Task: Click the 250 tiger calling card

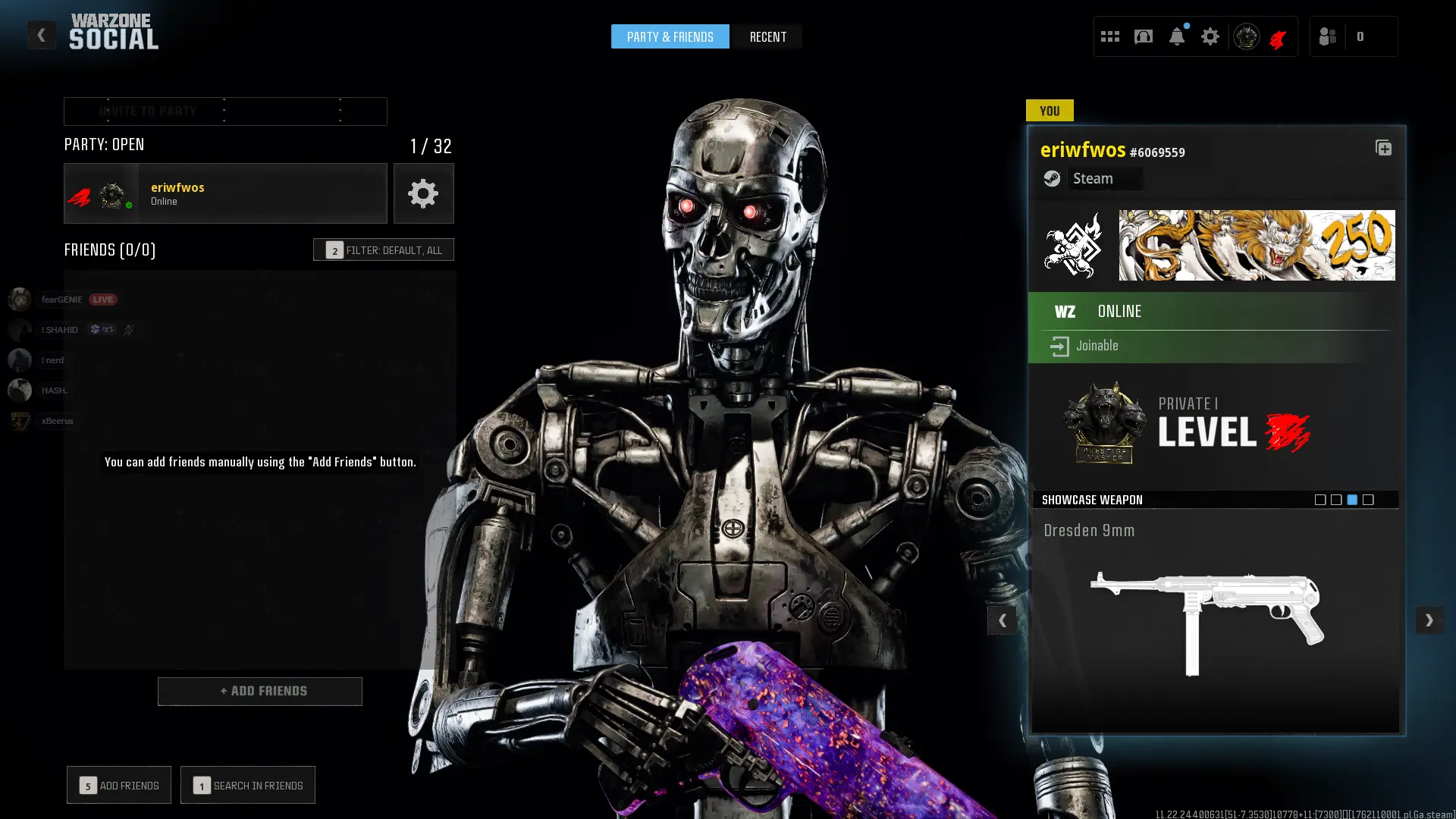Action: tap(1257, 245)
